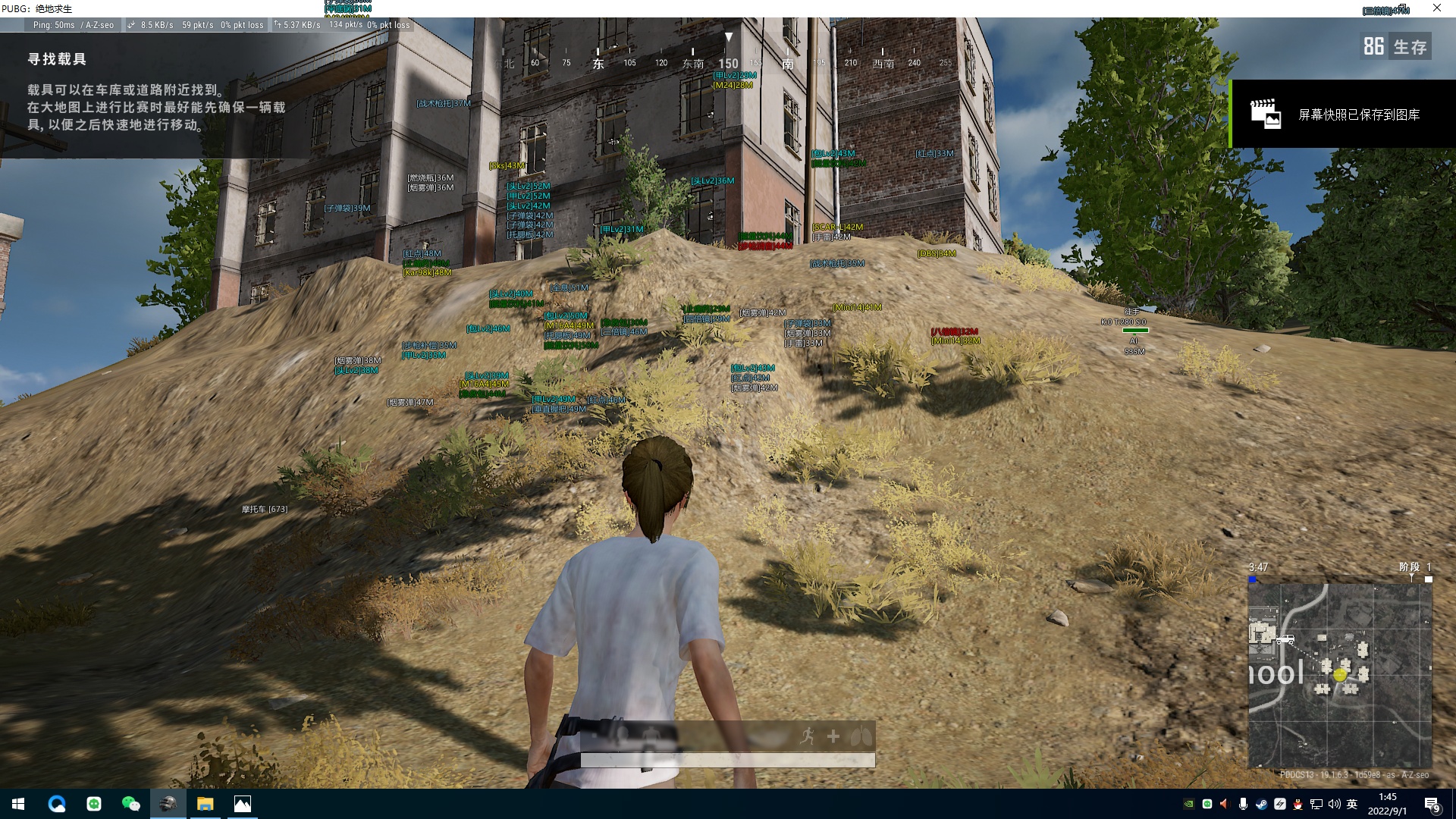Open the screenshot saved to library notification
Screen dimensions: 1456x819
[1342, 115]
